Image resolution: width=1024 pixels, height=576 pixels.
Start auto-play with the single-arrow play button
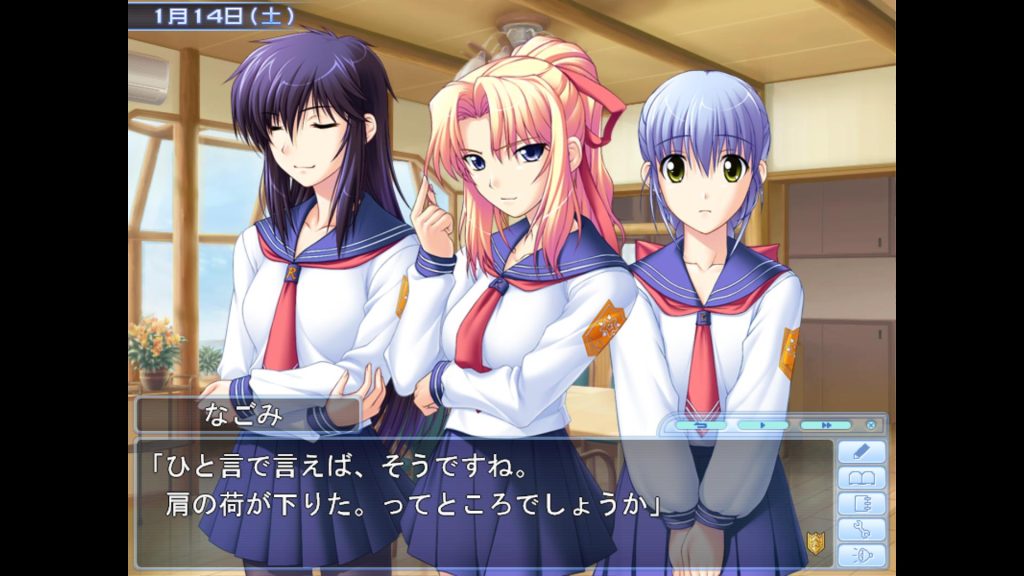[762, 425]
